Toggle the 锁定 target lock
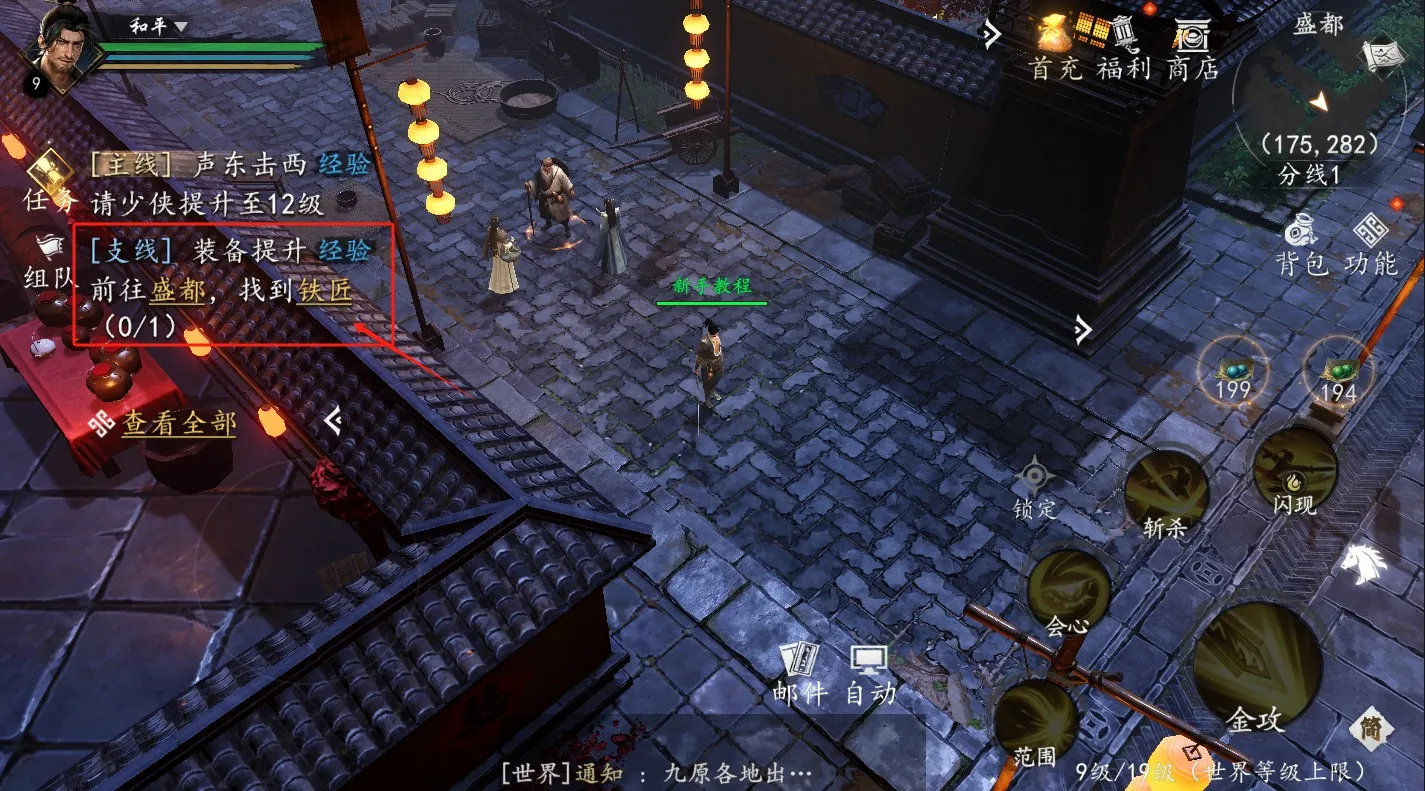 [x=1032, y=478]
